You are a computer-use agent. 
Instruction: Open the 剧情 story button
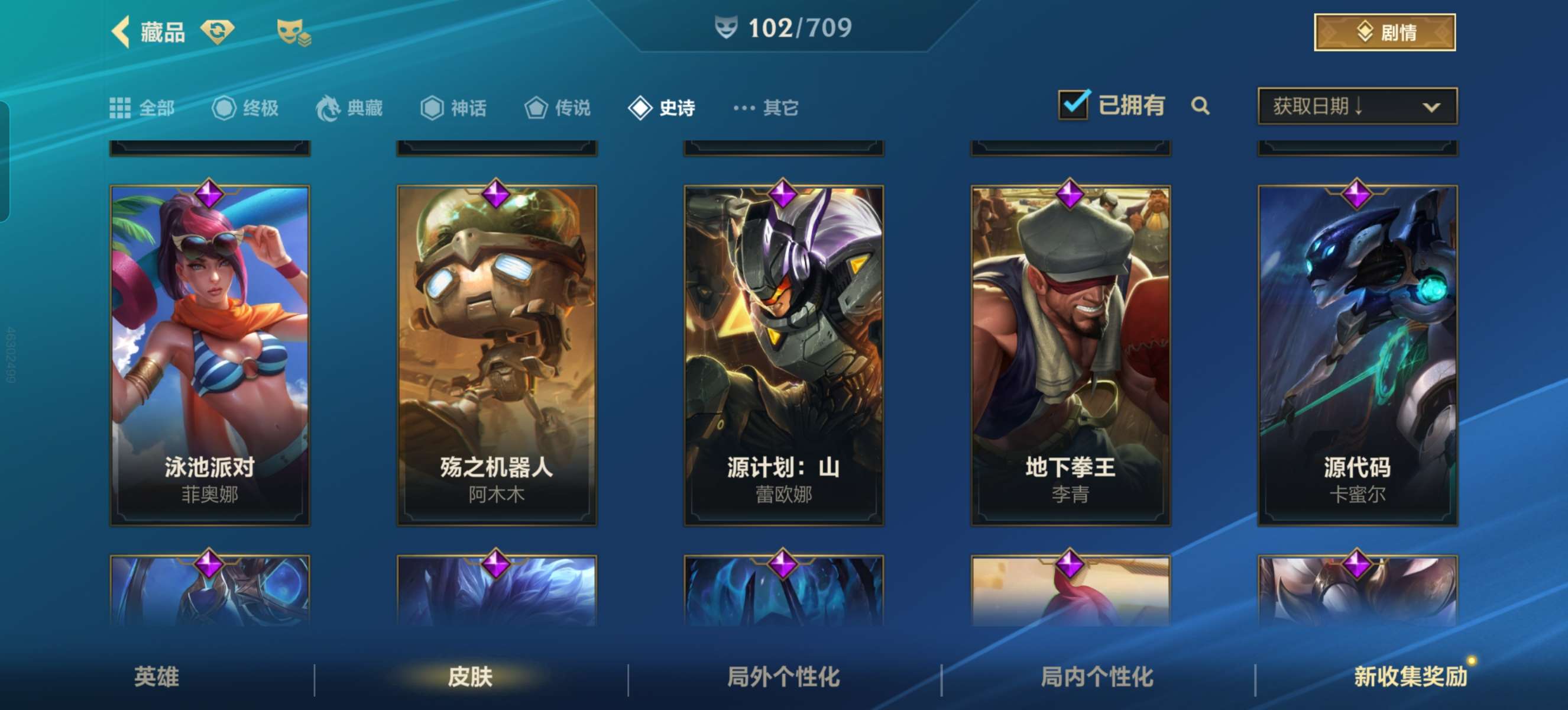(1384, 33)
